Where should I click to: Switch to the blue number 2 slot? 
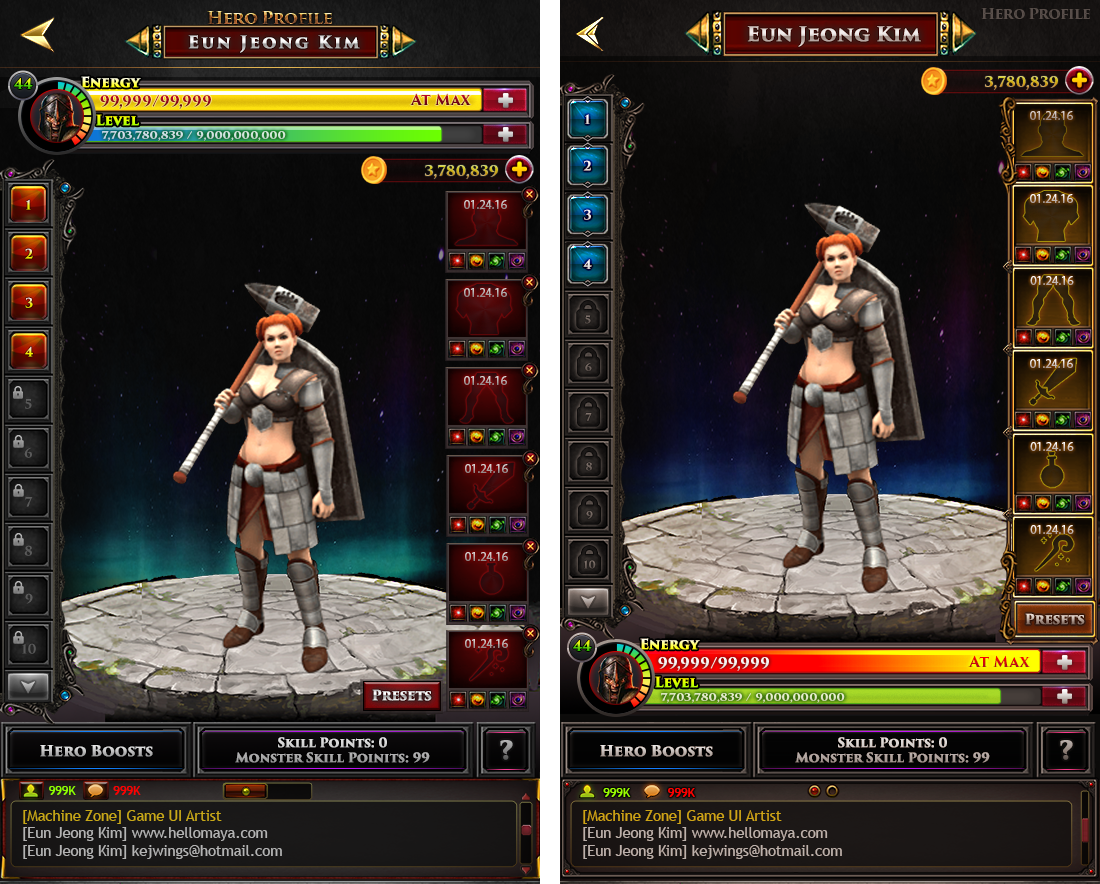pyautogui.click(x=588, y=167)
